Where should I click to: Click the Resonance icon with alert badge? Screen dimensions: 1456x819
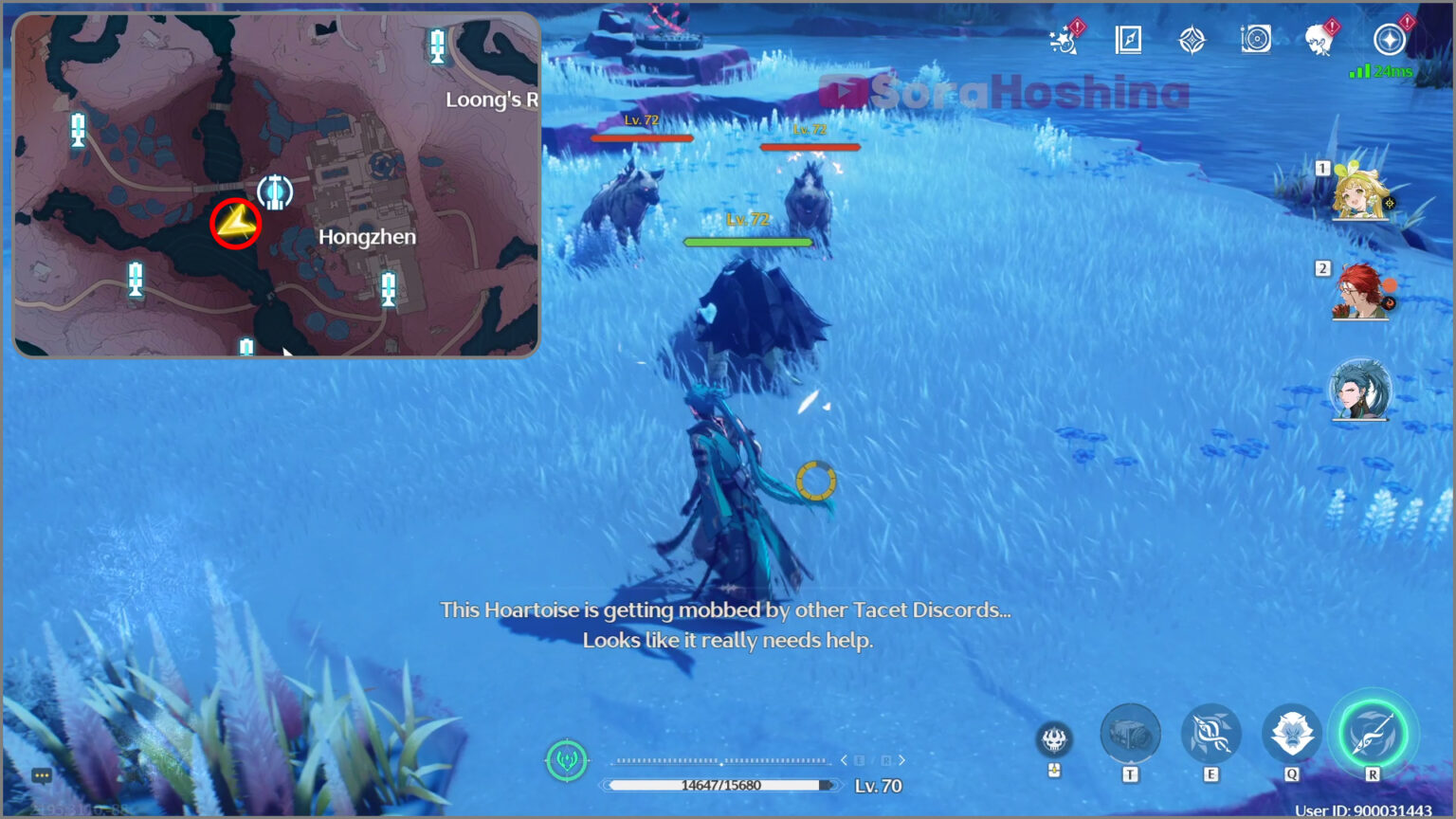pyautogui.click(x=1386, y=40)
